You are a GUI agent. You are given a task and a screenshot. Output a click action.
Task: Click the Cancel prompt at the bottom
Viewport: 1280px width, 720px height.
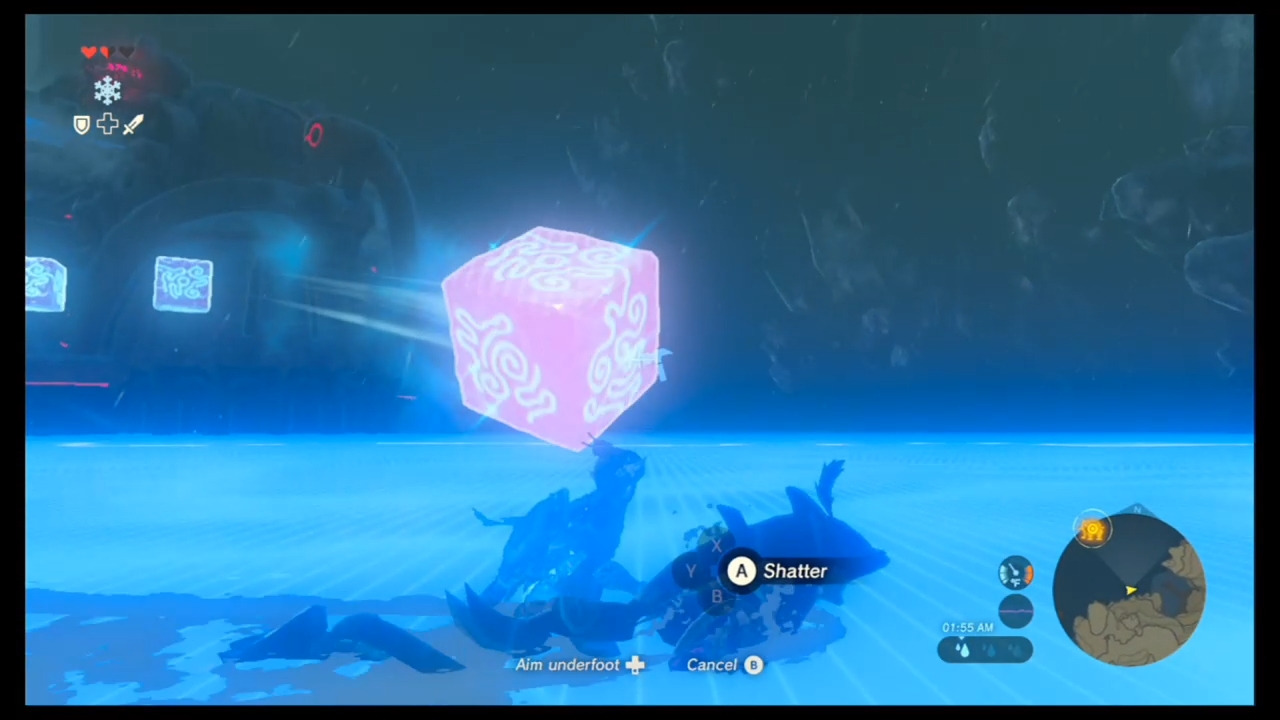724,664
